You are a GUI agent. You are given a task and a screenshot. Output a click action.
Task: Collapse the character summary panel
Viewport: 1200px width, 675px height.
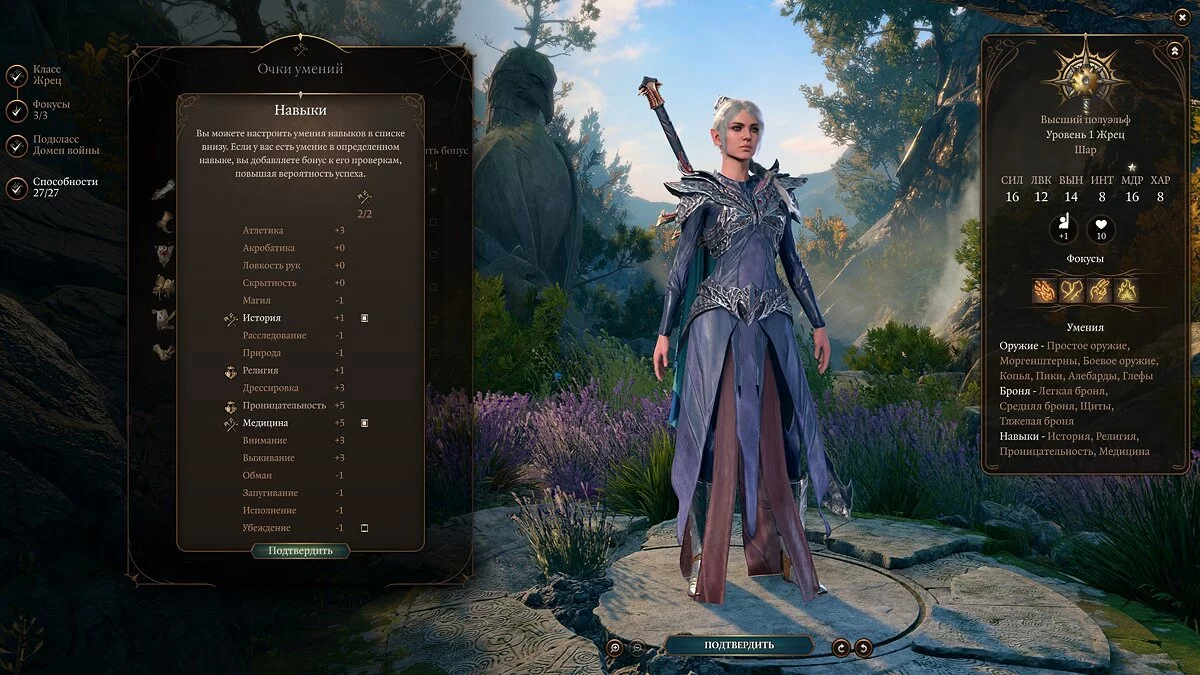1173,50
